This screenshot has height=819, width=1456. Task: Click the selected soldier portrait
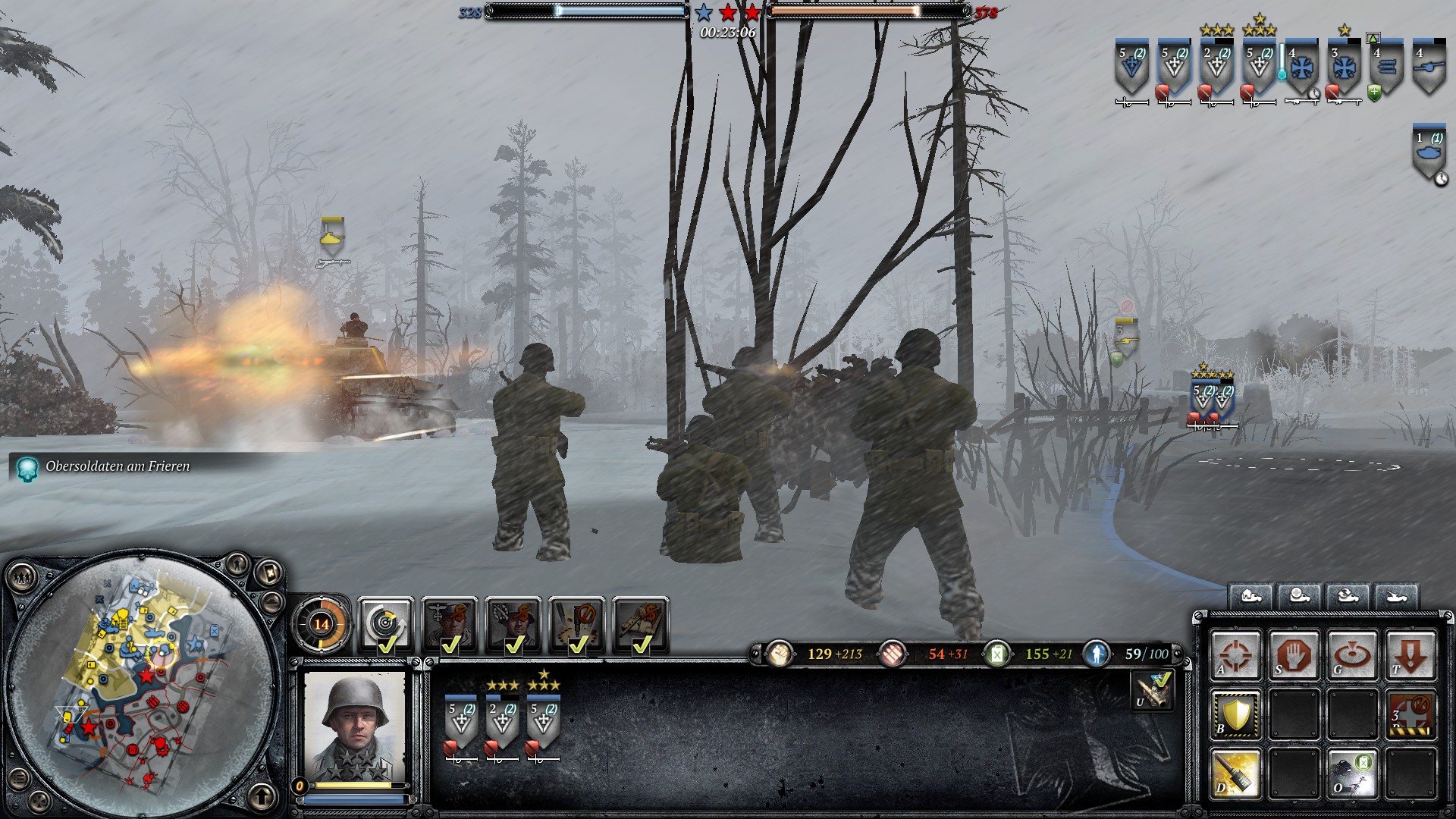[x=354, y=724]
